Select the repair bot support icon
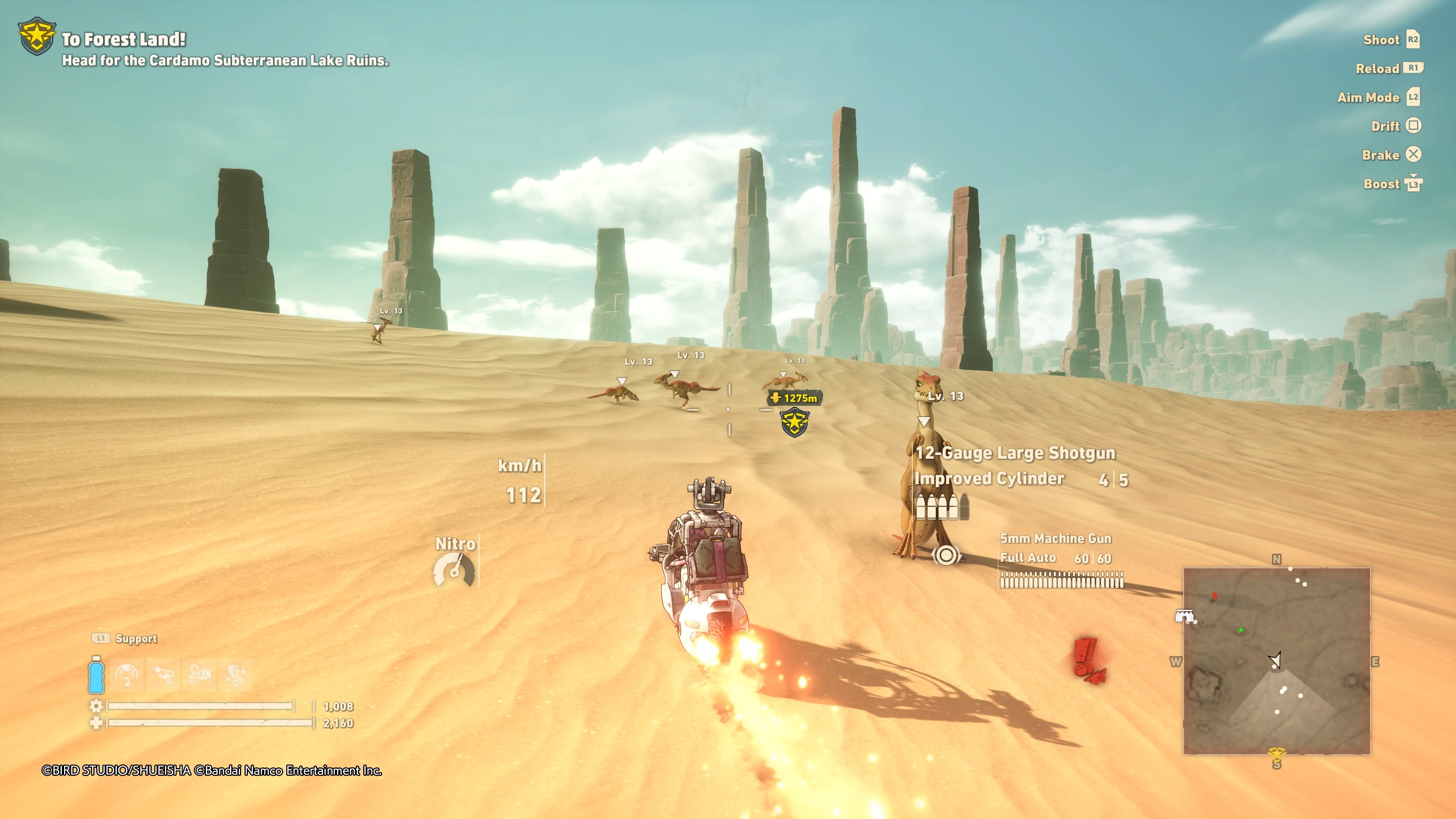Screen dimensions: 1456x819 click(x=201, y=675)
